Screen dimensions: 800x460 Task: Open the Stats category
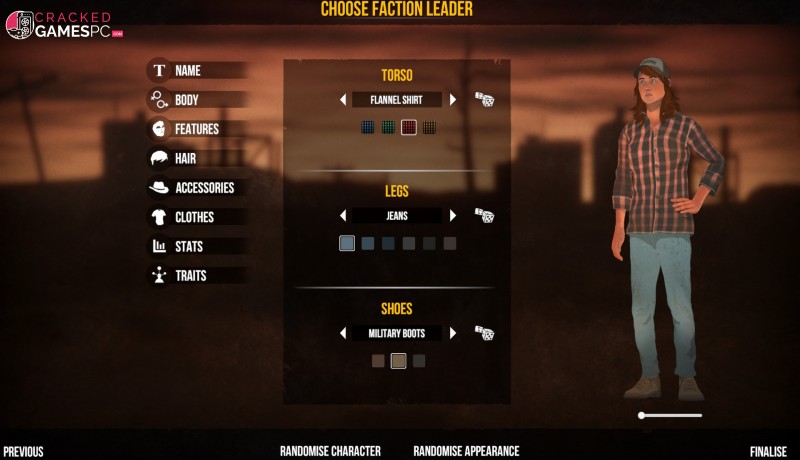(189, 246)
